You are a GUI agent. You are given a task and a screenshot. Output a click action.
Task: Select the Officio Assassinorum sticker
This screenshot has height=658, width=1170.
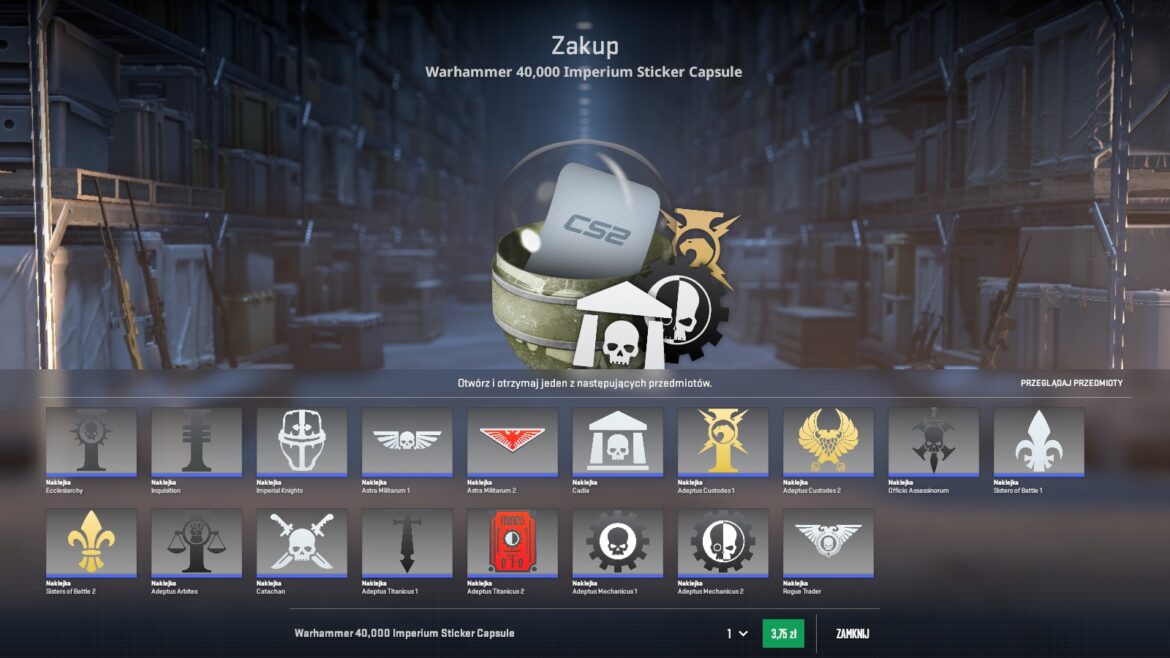(x=933, y=441)
